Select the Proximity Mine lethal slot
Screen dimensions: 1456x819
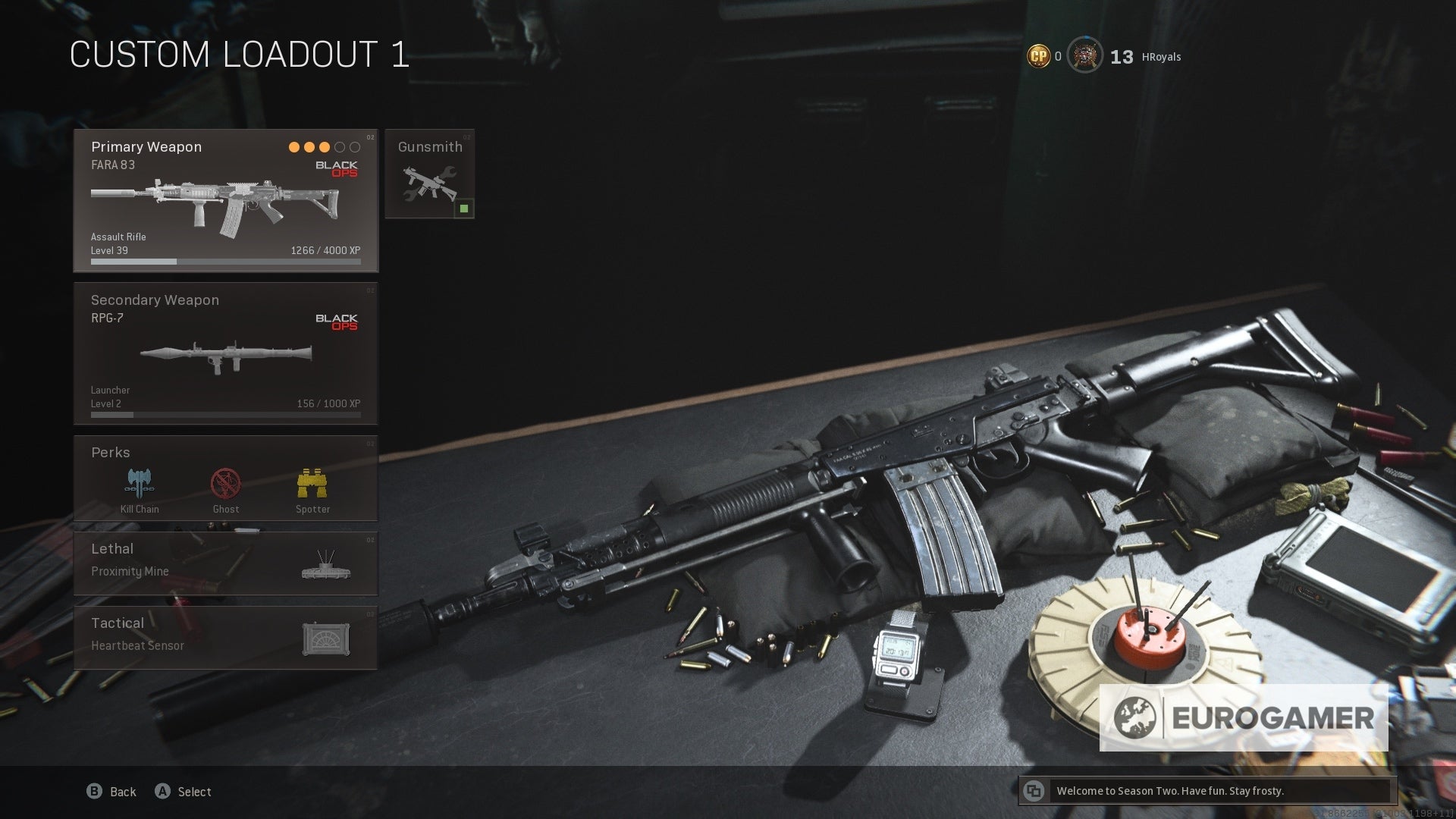coord(225,563)
